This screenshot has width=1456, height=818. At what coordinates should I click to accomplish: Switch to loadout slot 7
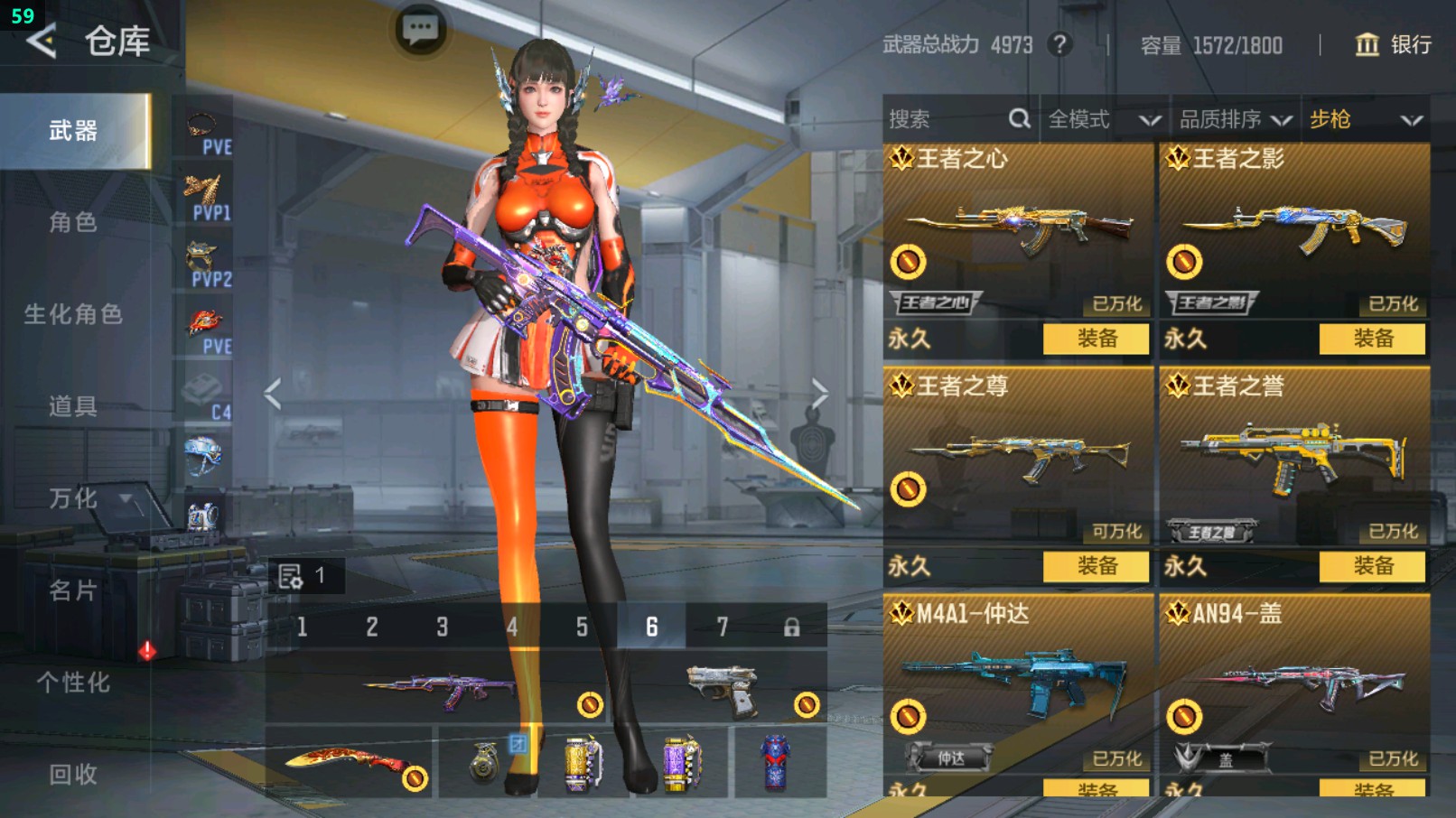(722, 627)
